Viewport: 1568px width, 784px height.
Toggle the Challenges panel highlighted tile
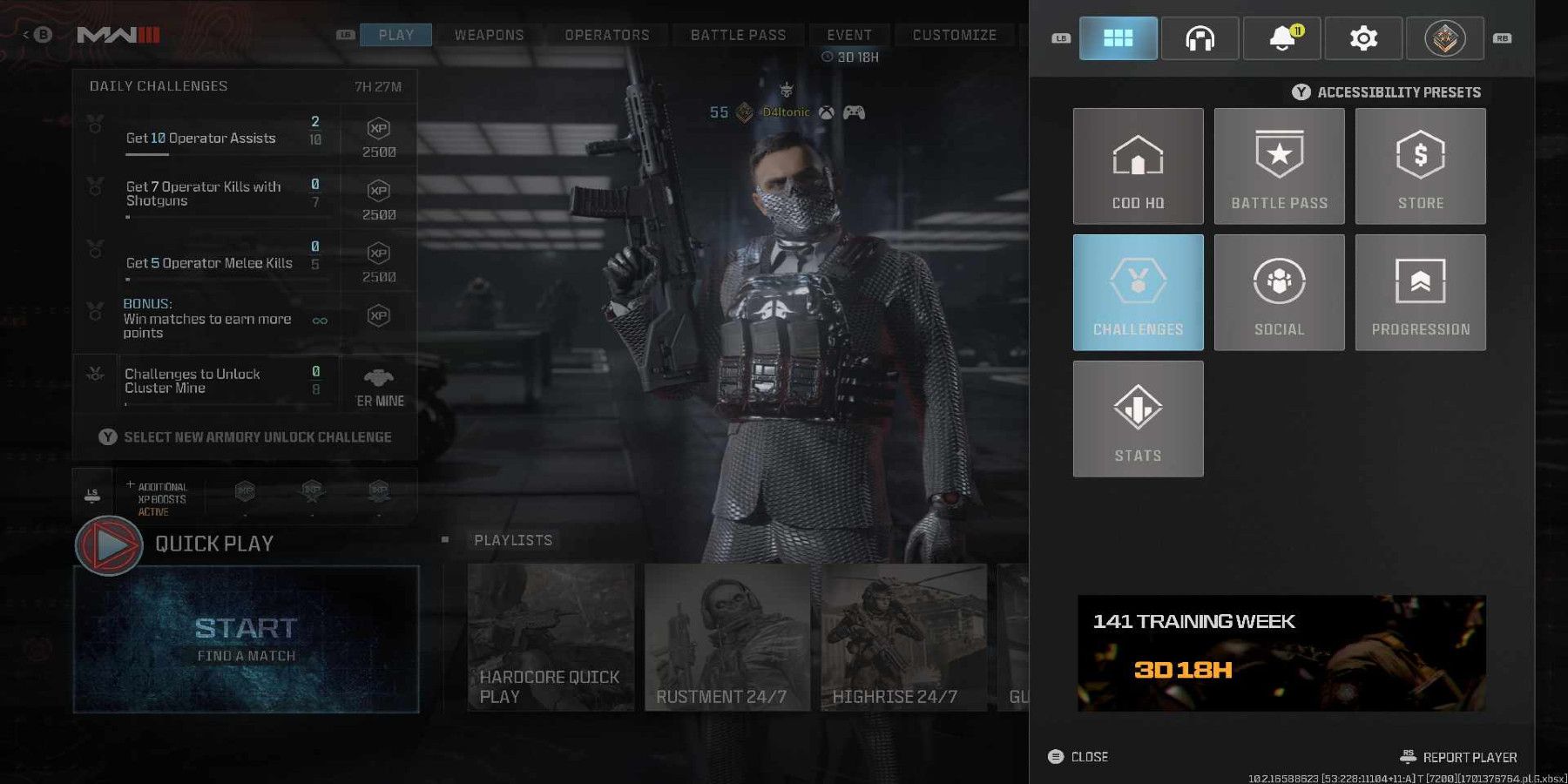point(1138,292)
